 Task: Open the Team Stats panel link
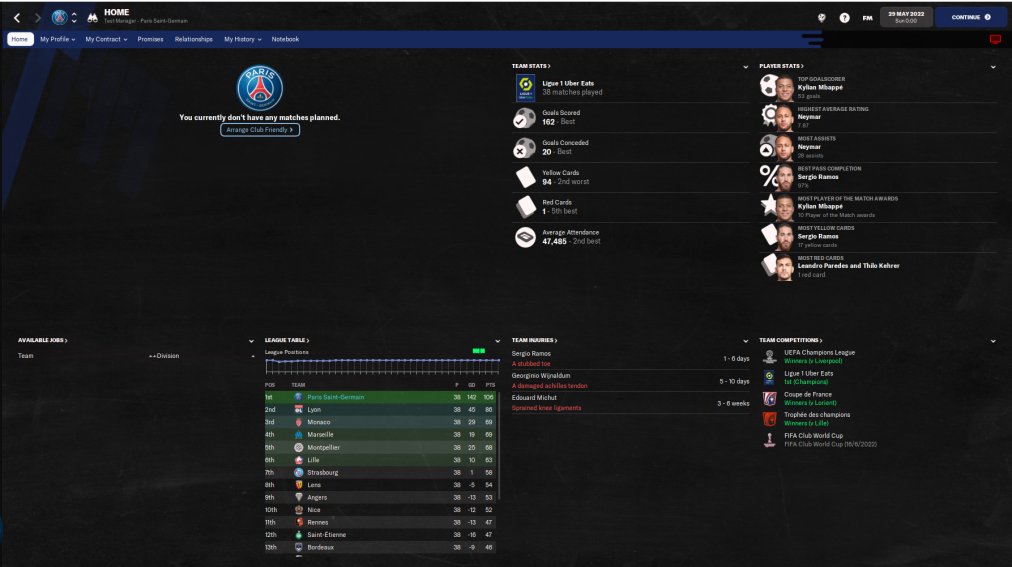point(531,66)
